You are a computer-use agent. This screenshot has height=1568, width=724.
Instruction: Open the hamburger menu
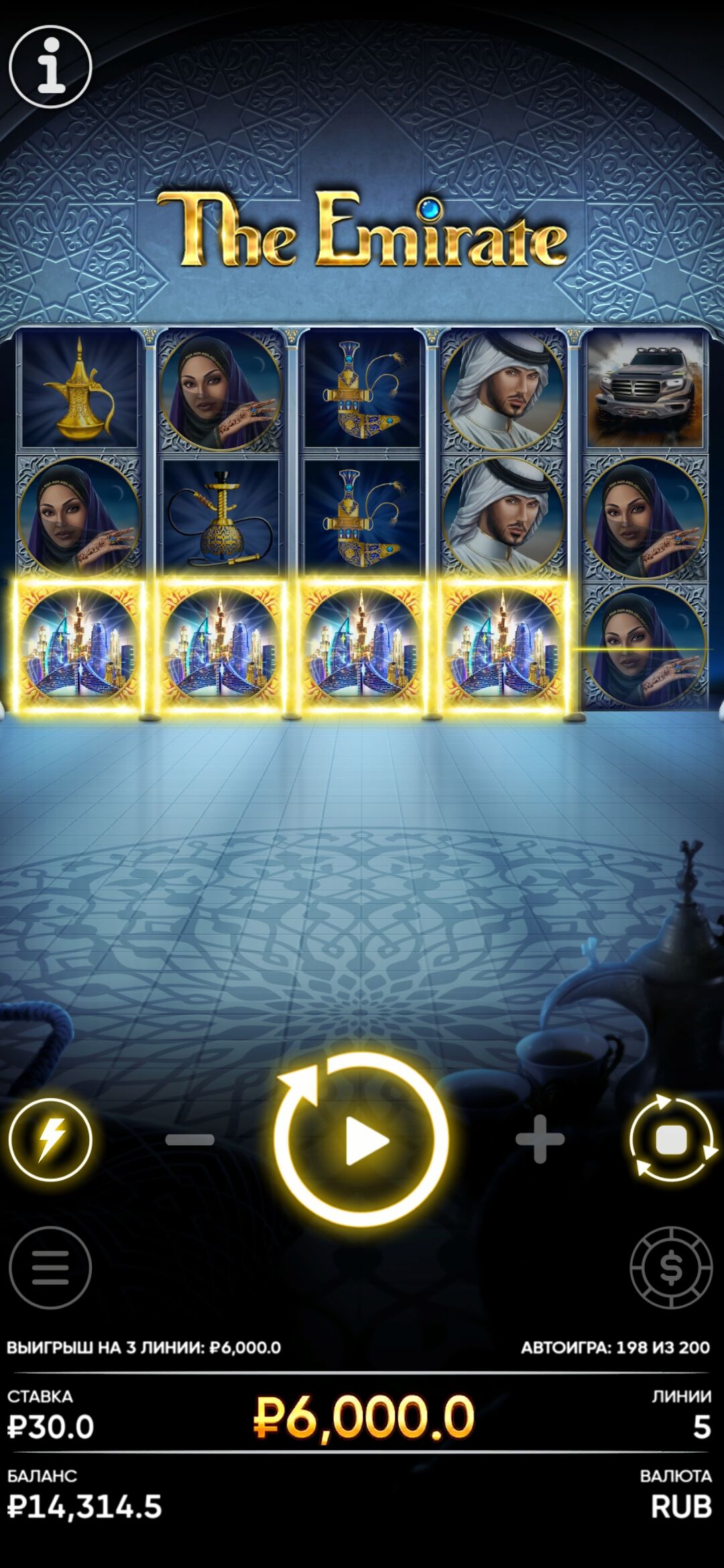coord(50,1268)
